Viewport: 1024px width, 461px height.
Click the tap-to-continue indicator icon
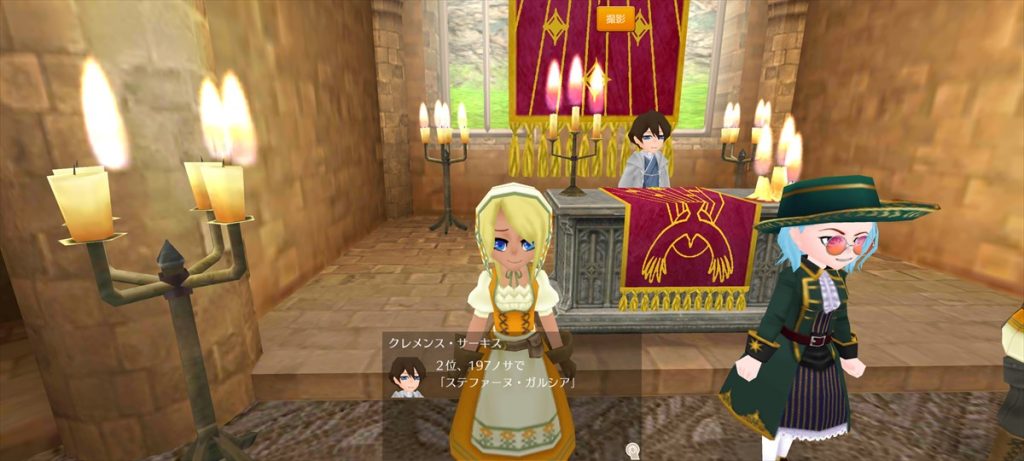click(631, 449)
